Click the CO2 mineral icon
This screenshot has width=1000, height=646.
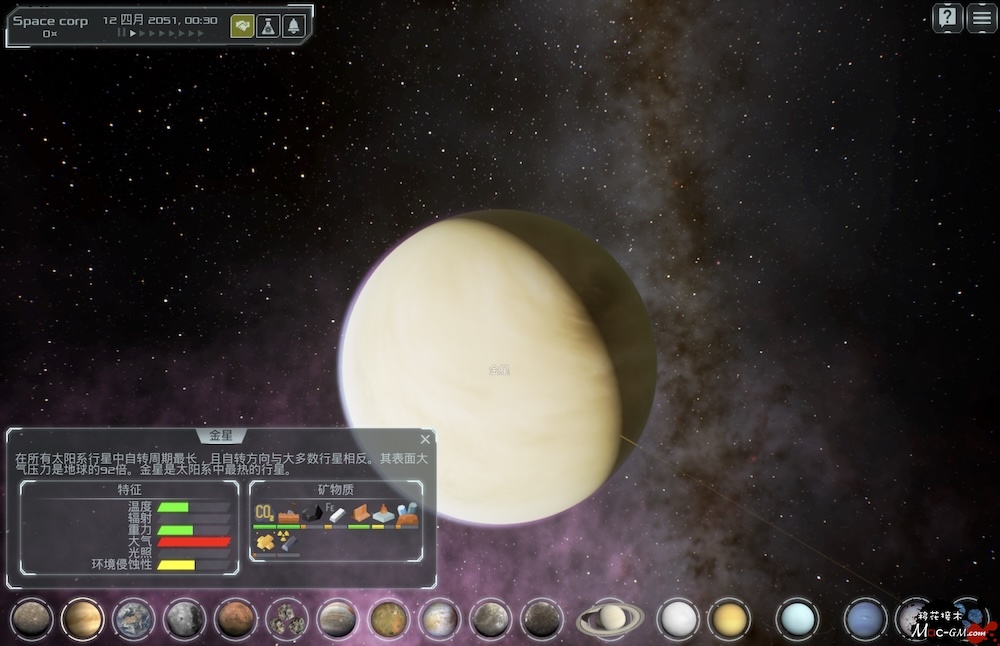[265, 514]
